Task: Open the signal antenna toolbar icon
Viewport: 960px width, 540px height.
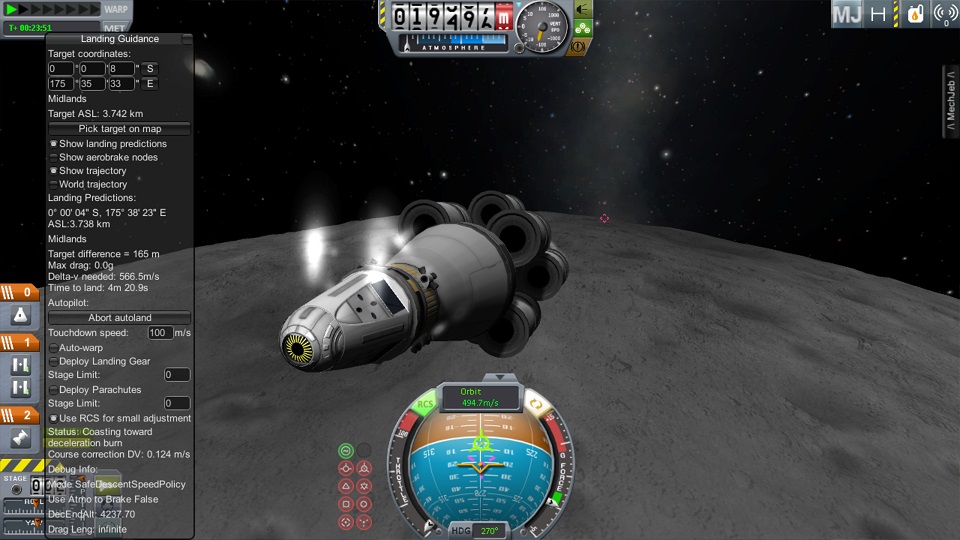Action: click(x=943, y=14)
